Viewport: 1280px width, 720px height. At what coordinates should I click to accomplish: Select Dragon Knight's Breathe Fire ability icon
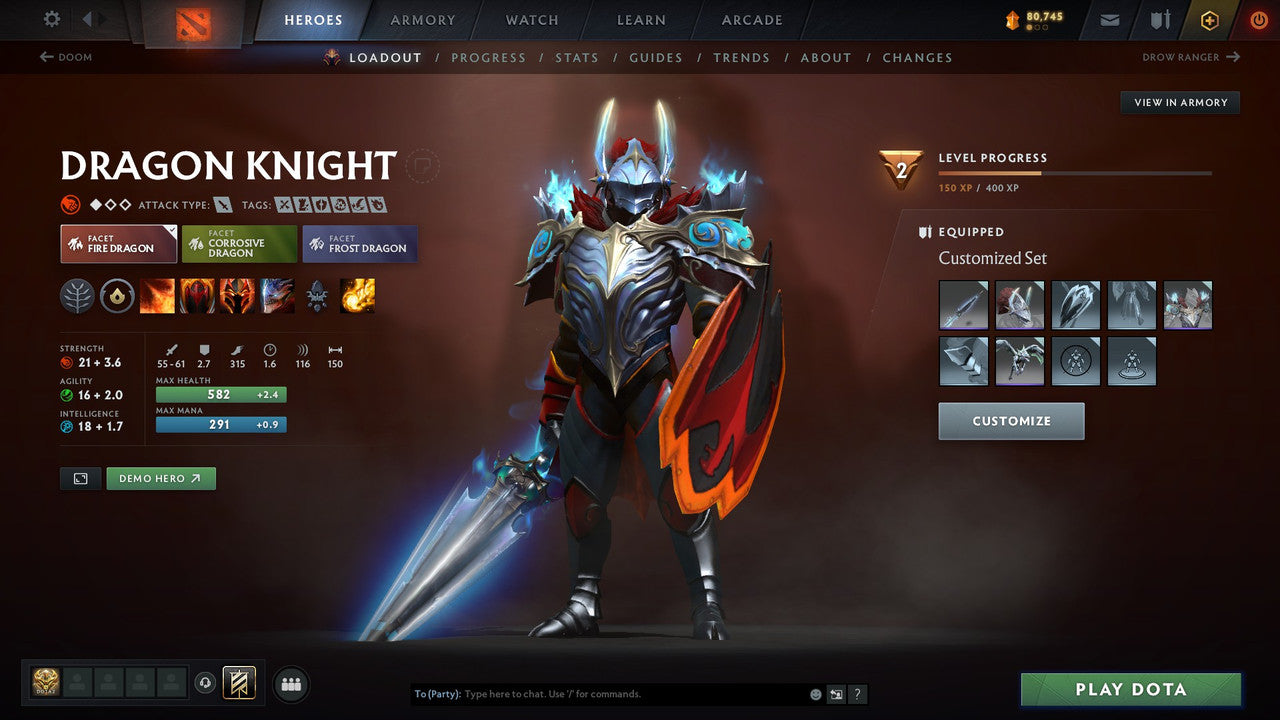tap(157, 296)
